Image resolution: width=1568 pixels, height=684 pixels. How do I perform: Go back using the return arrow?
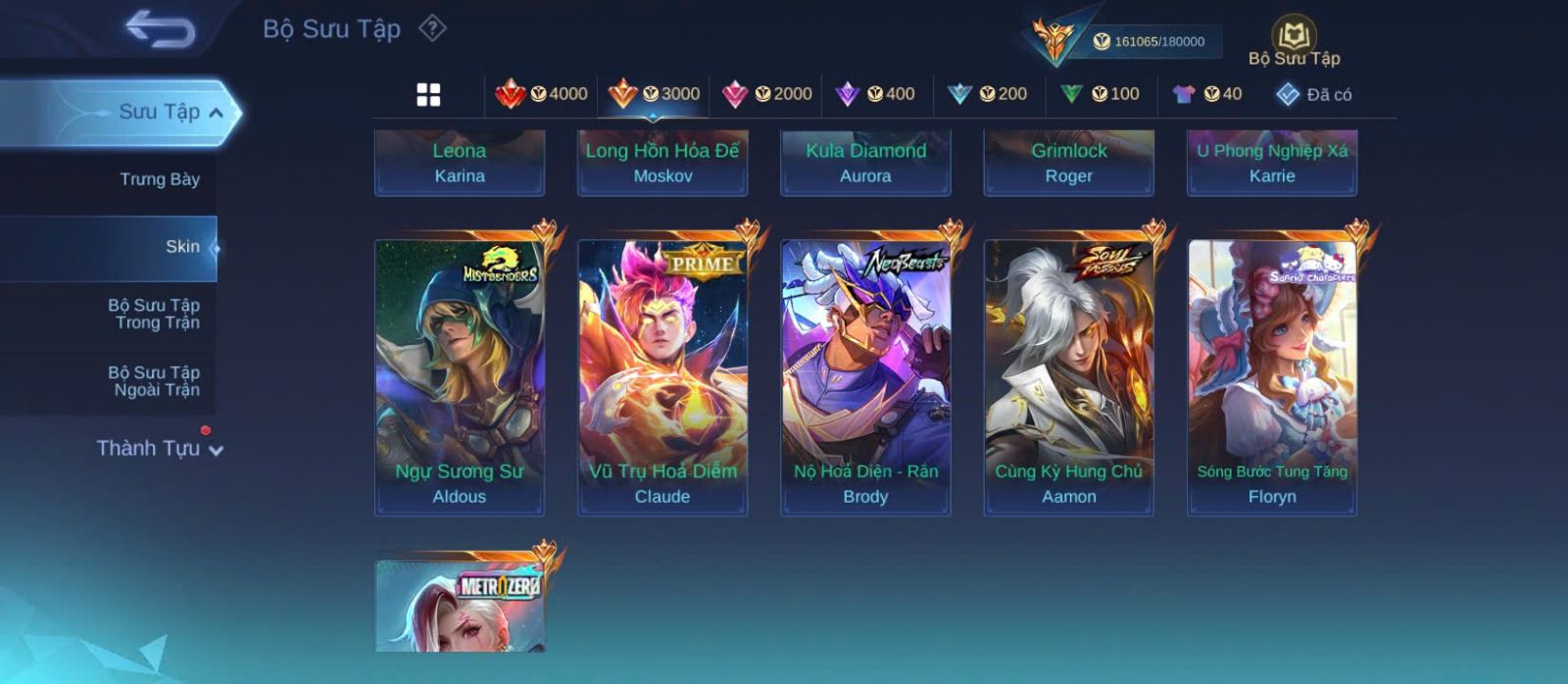point(160,30)
